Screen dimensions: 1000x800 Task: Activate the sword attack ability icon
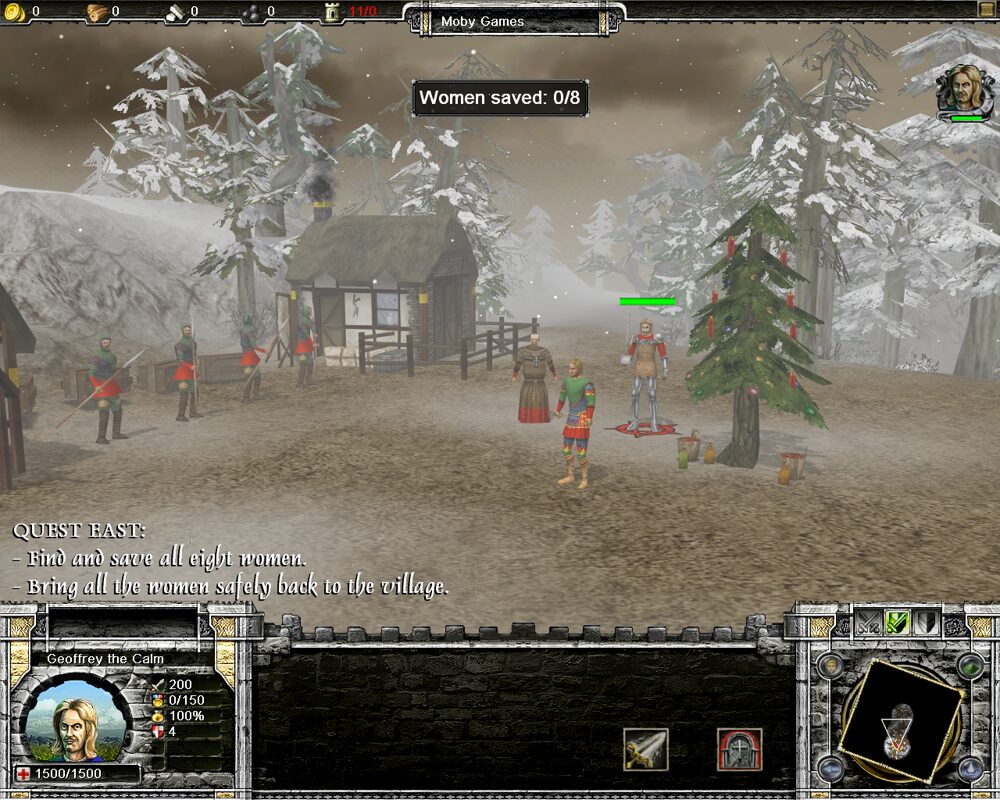(x=645, y=749)
